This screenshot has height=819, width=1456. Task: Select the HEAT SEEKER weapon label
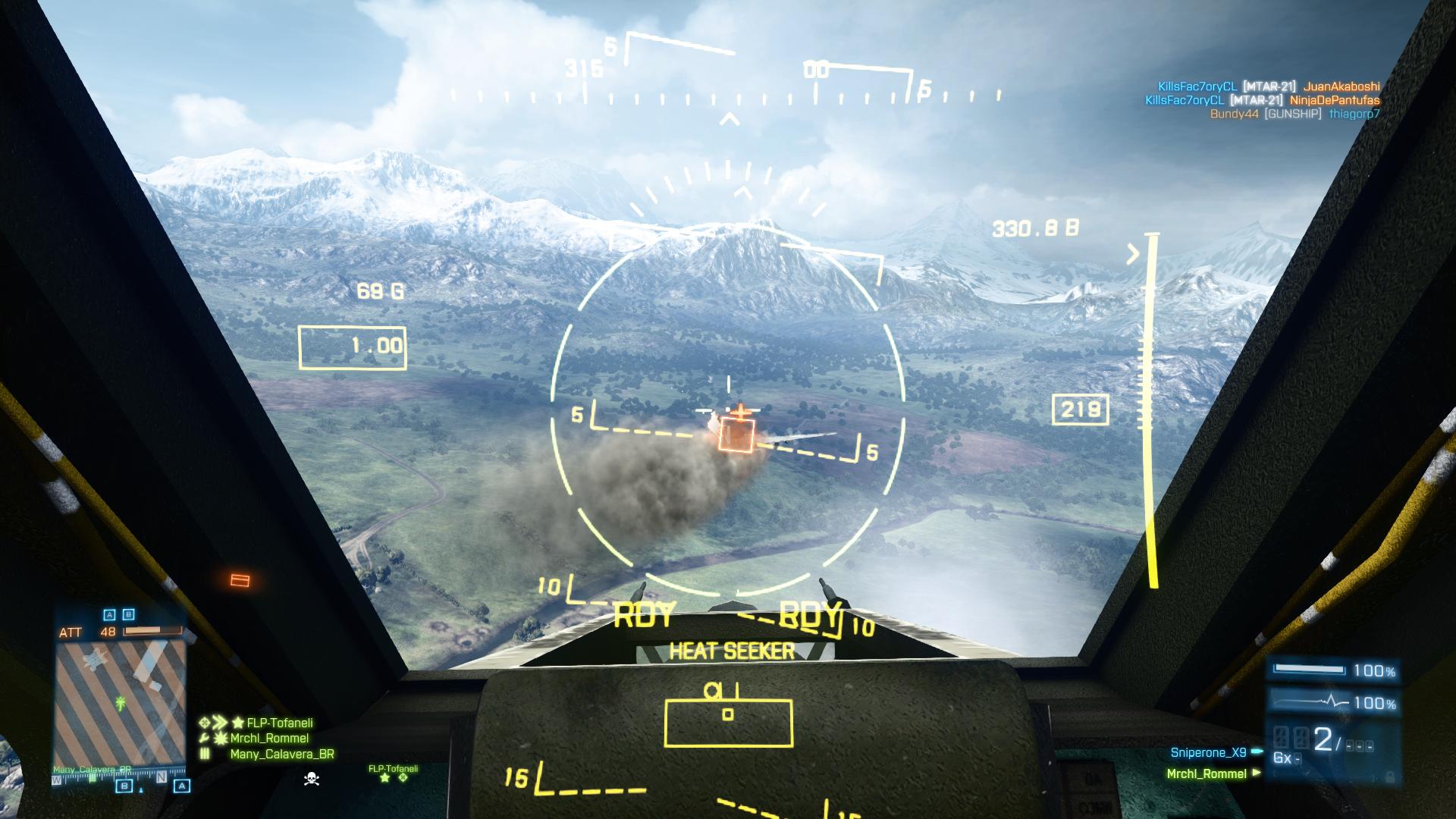point(731,651)
